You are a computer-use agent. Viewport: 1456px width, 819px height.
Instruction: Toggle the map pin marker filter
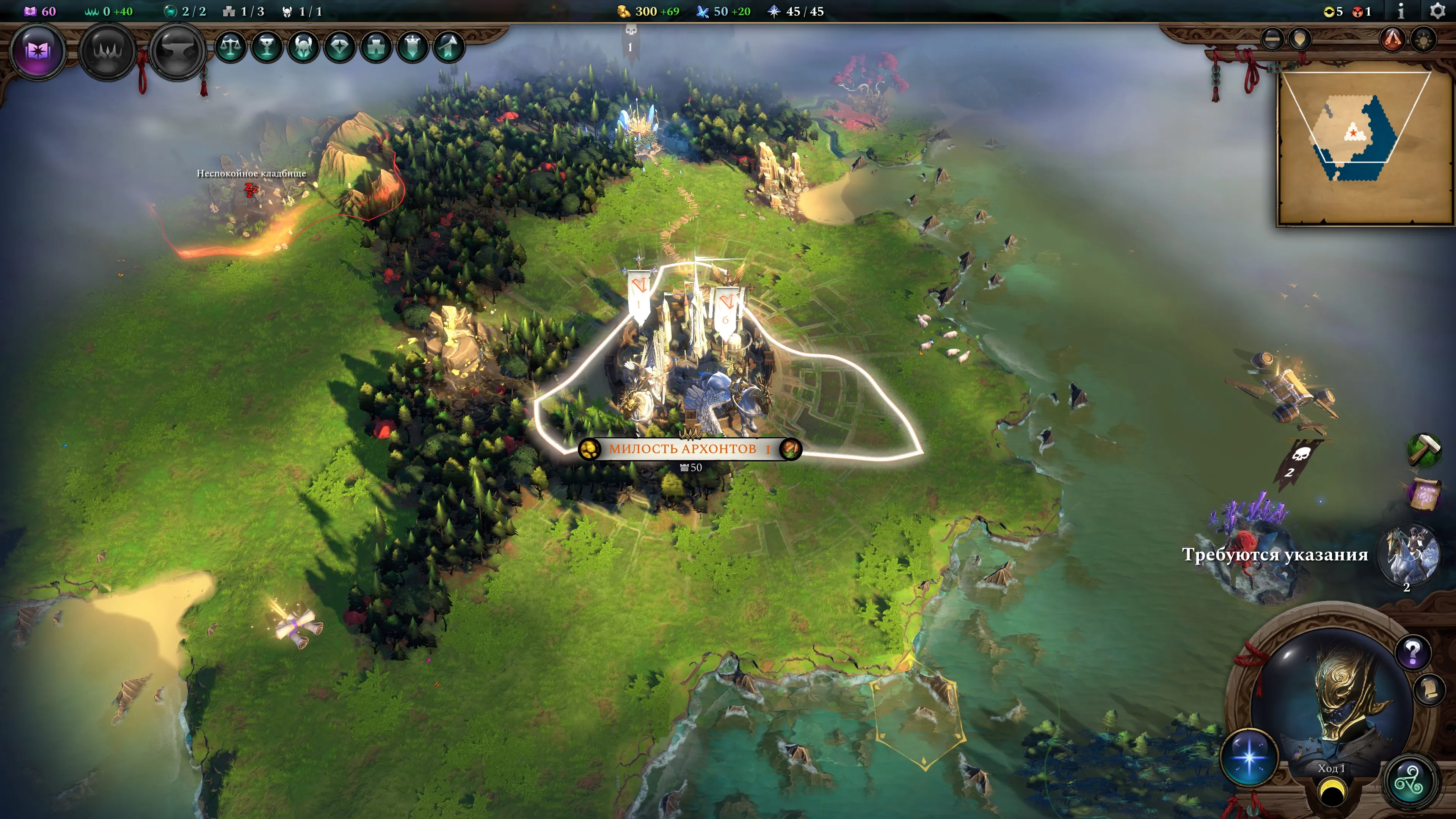pos(1300,39)
